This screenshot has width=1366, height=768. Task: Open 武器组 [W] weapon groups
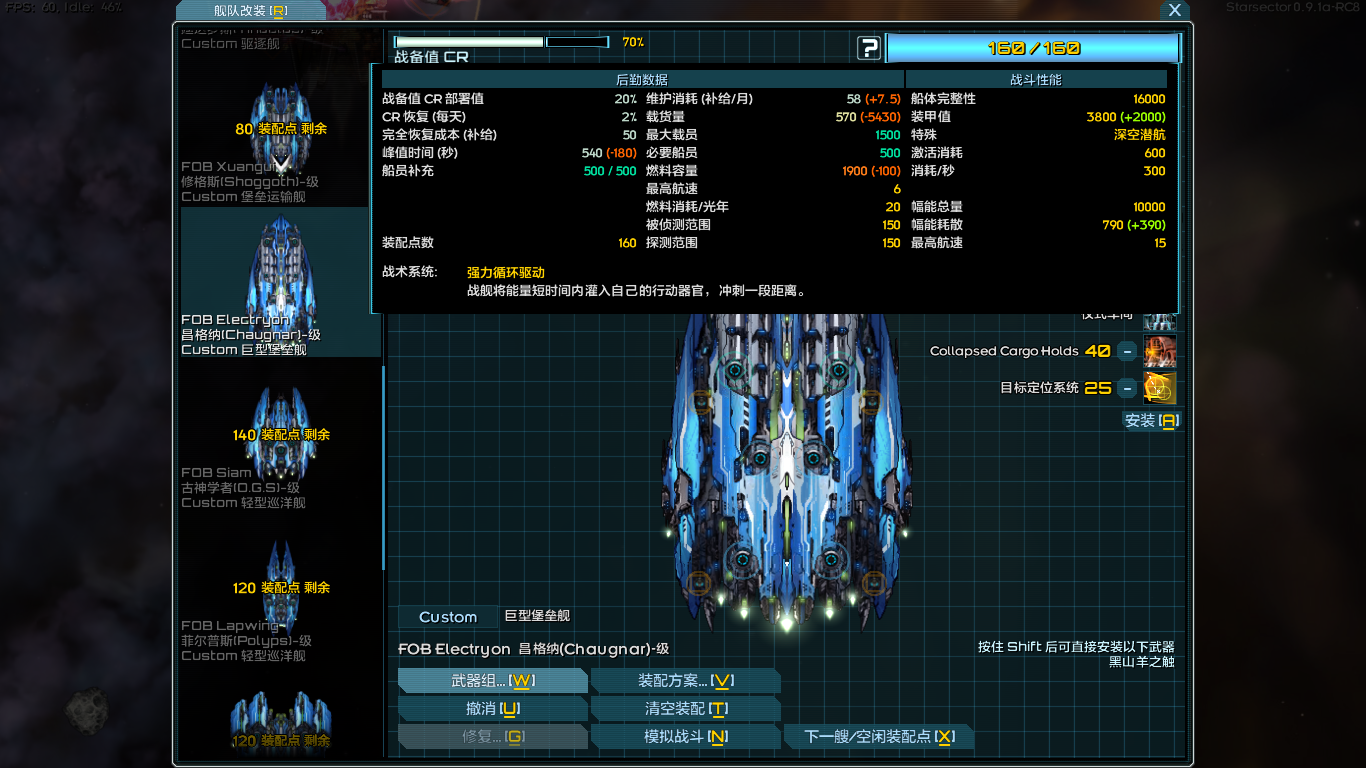tap(493, 680)
